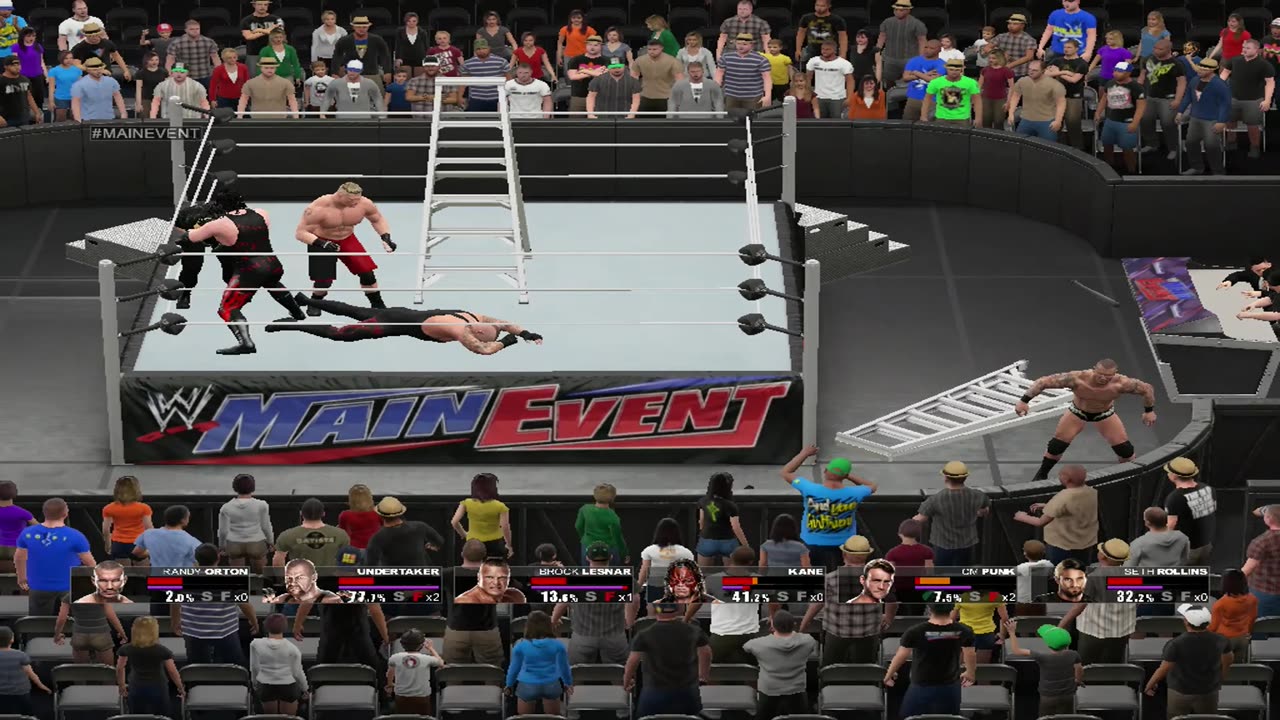Select Kane's masked face portrait
Image resolution: width=1280 pixels, height=720 pixels.
click(x=683, y=582)
